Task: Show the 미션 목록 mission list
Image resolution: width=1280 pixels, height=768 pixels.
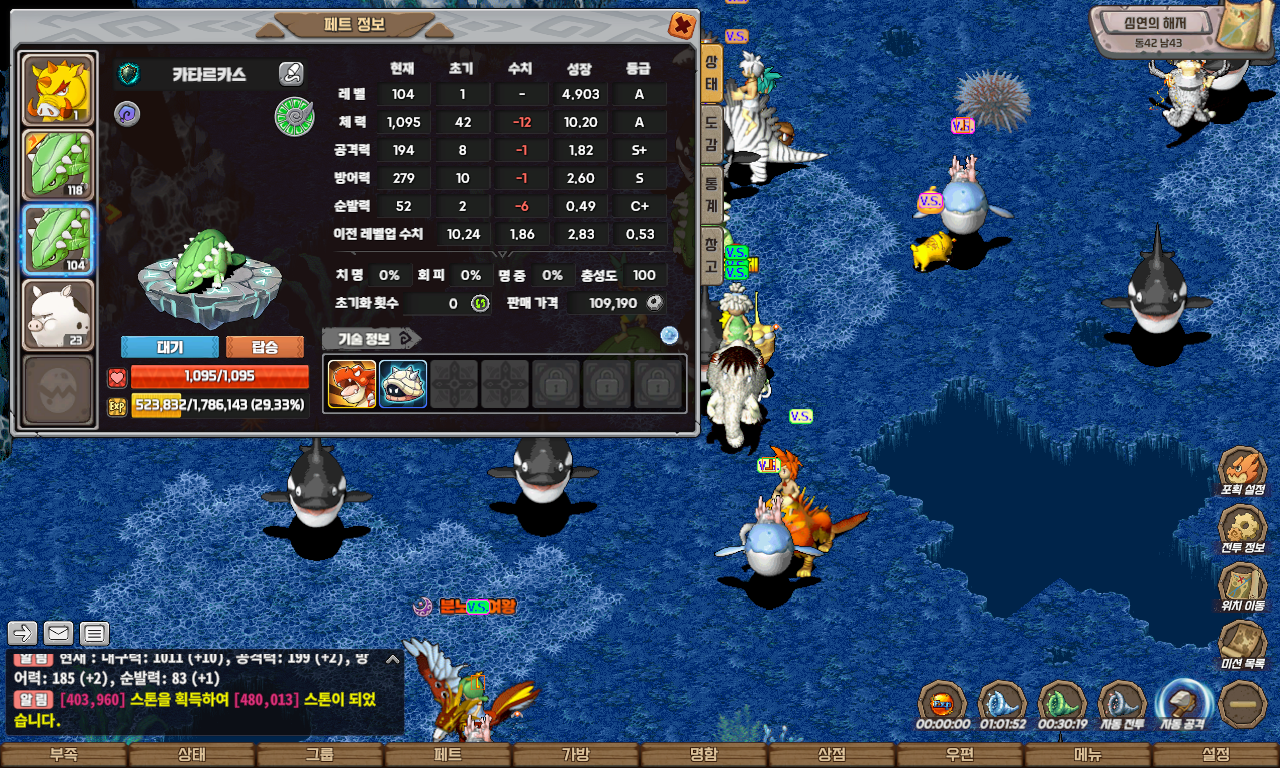Action: (1243, 646)
